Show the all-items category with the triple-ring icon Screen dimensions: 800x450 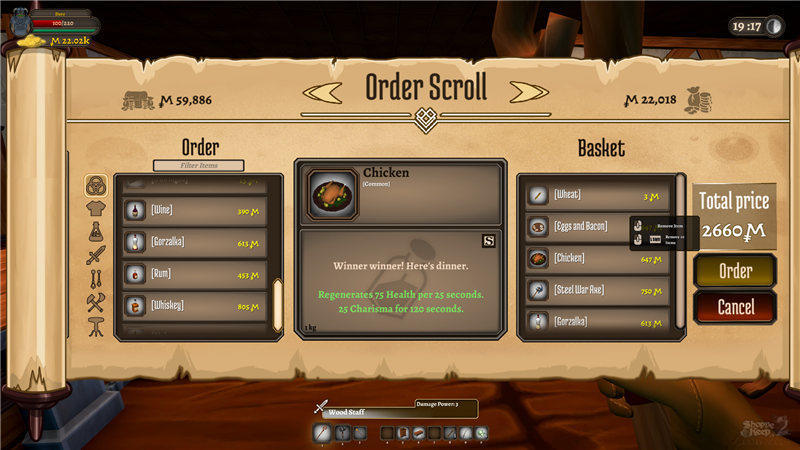point(96,186)
